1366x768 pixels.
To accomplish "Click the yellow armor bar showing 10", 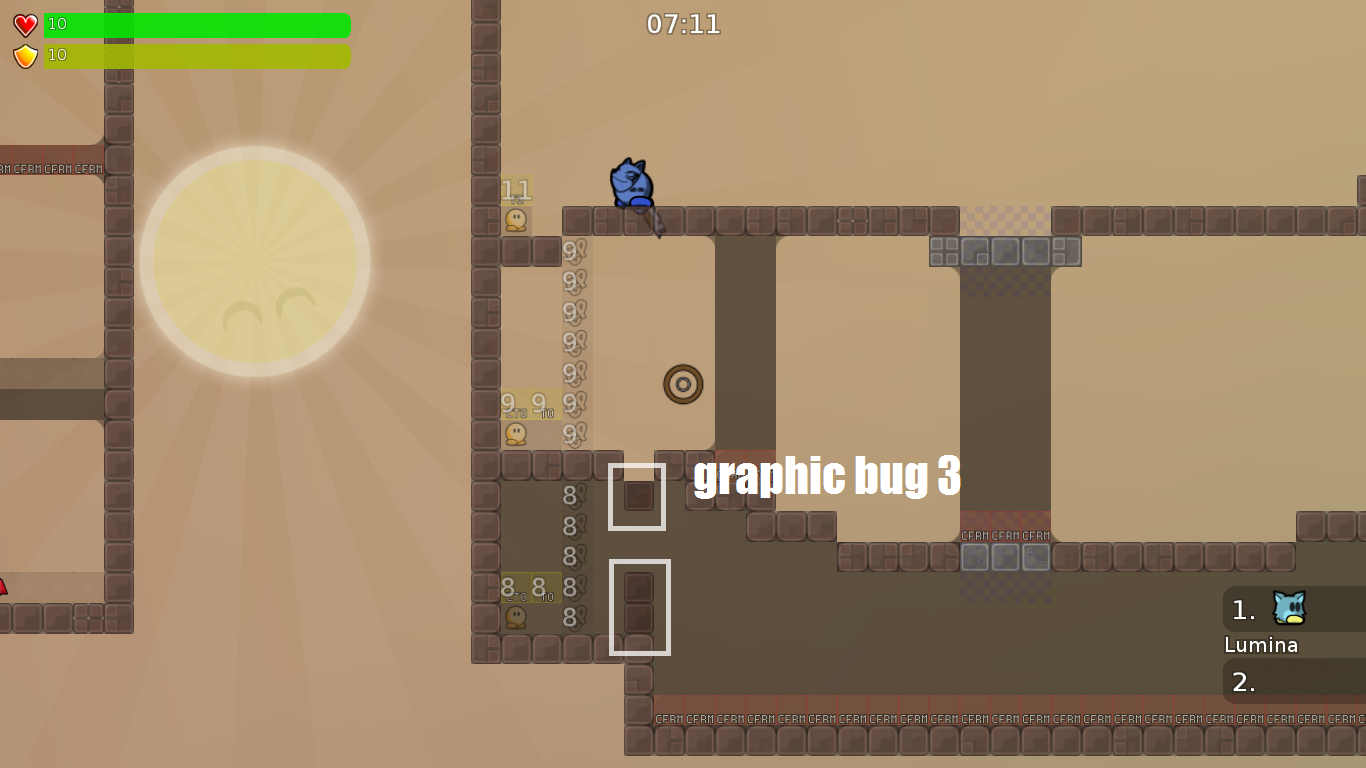I will [x=195, y=56].
